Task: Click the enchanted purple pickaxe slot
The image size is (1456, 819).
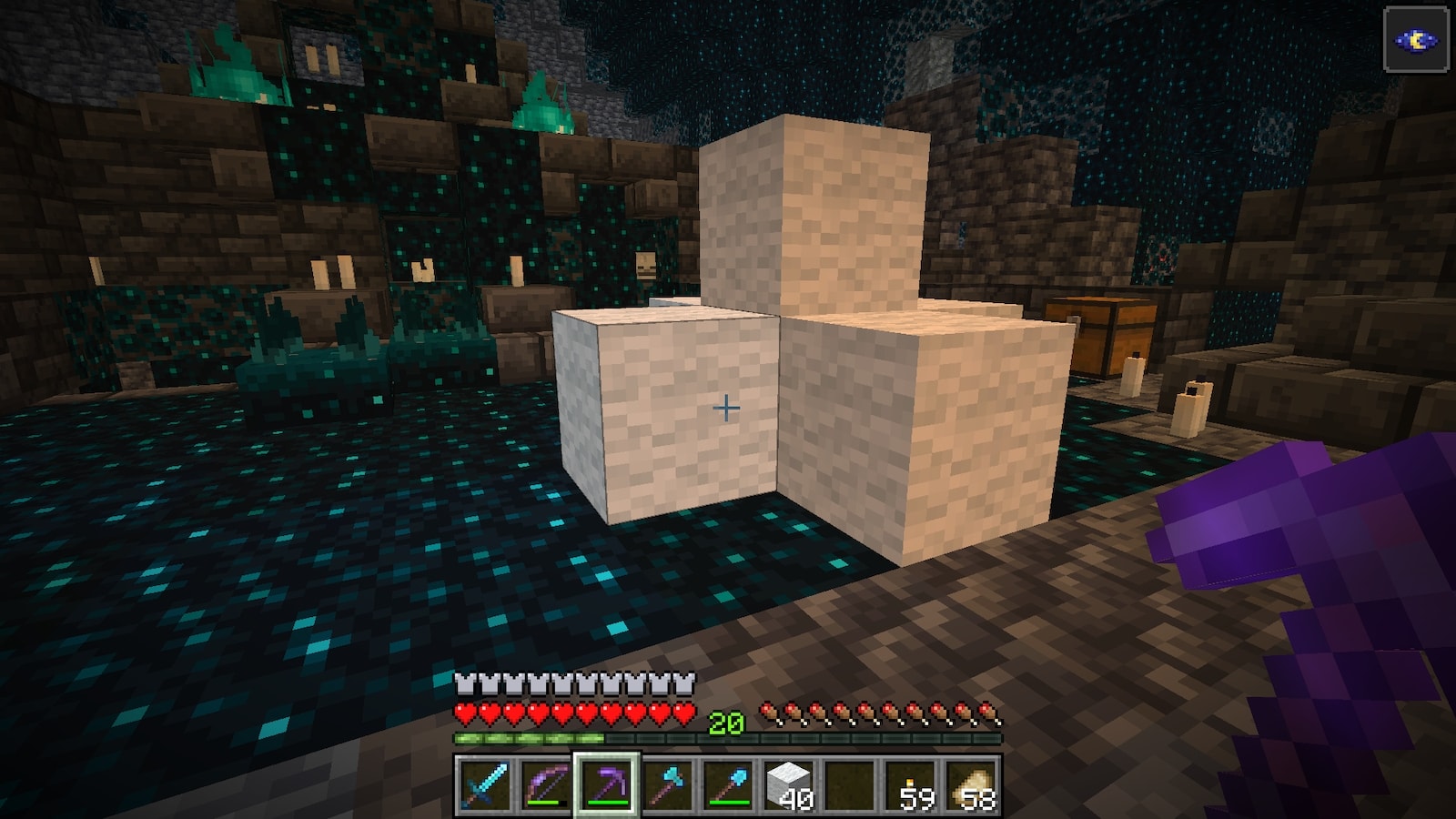Action: point(606,784)
